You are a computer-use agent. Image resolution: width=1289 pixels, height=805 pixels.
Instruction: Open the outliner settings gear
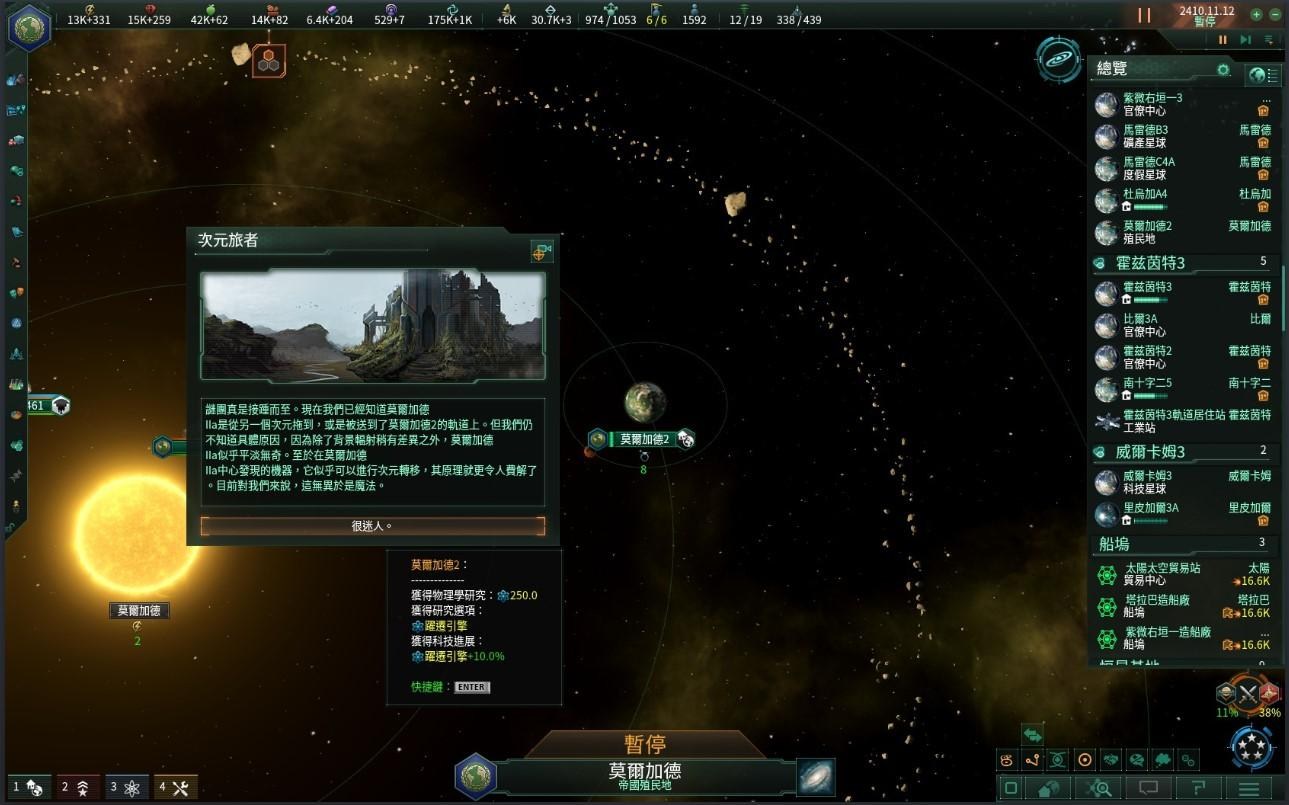click(x=1222, y=70)
